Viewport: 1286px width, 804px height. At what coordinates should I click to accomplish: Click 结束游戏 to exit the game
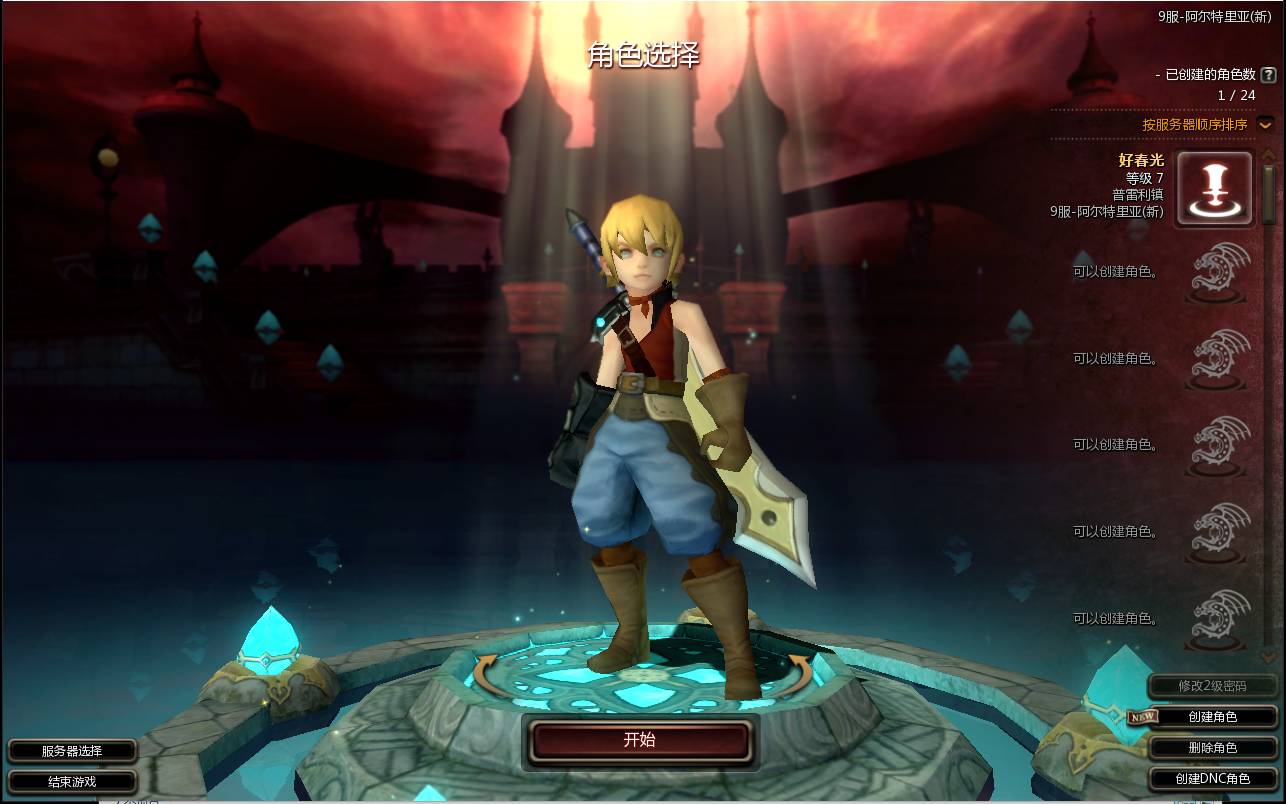point(72,781)
